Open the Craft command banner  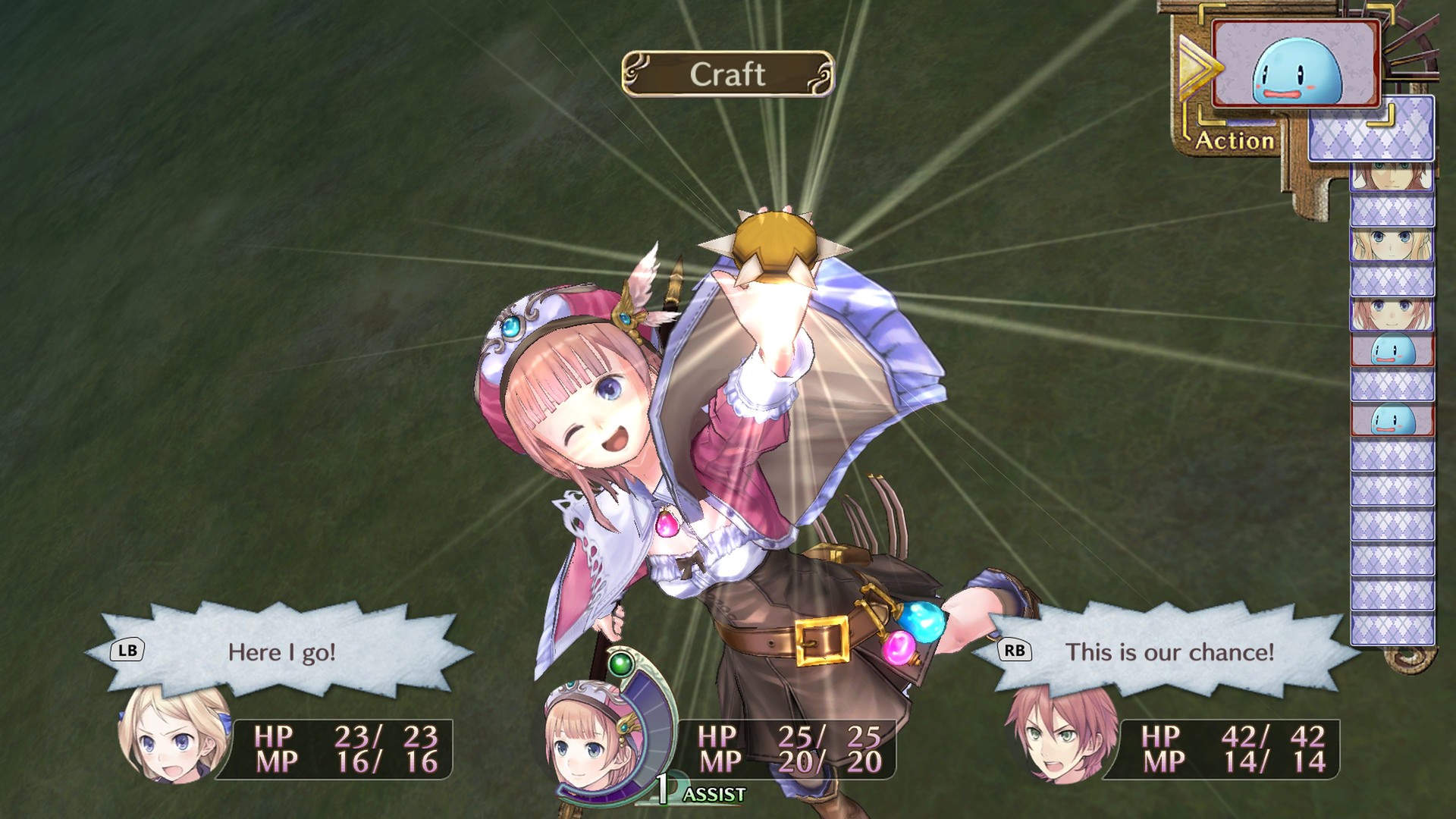tap(730, 73)
